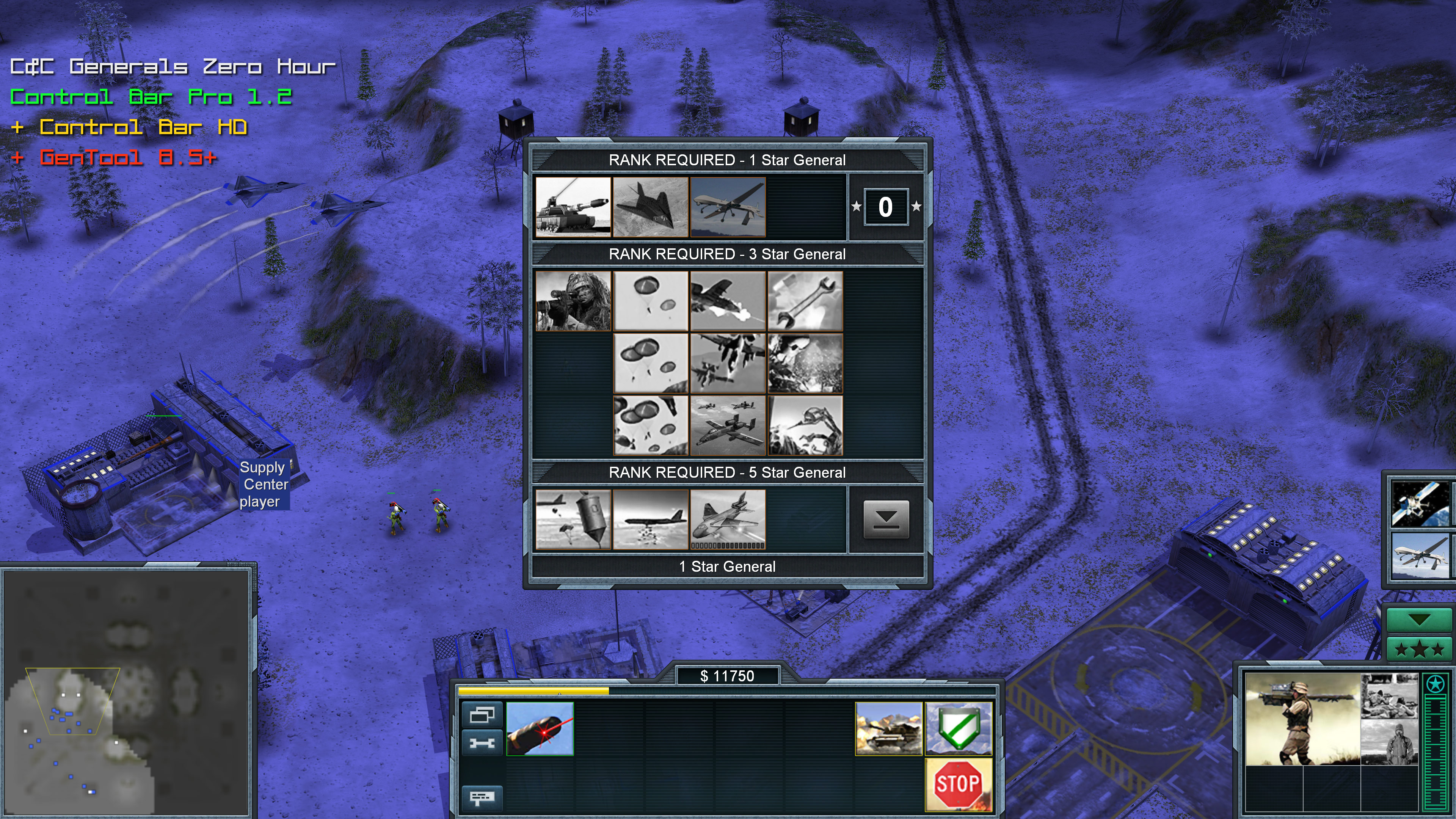This screenshot has height=819, width=1456.
Task: Choose the wrench Emergency Repair promotion
Action: point(805,301)
